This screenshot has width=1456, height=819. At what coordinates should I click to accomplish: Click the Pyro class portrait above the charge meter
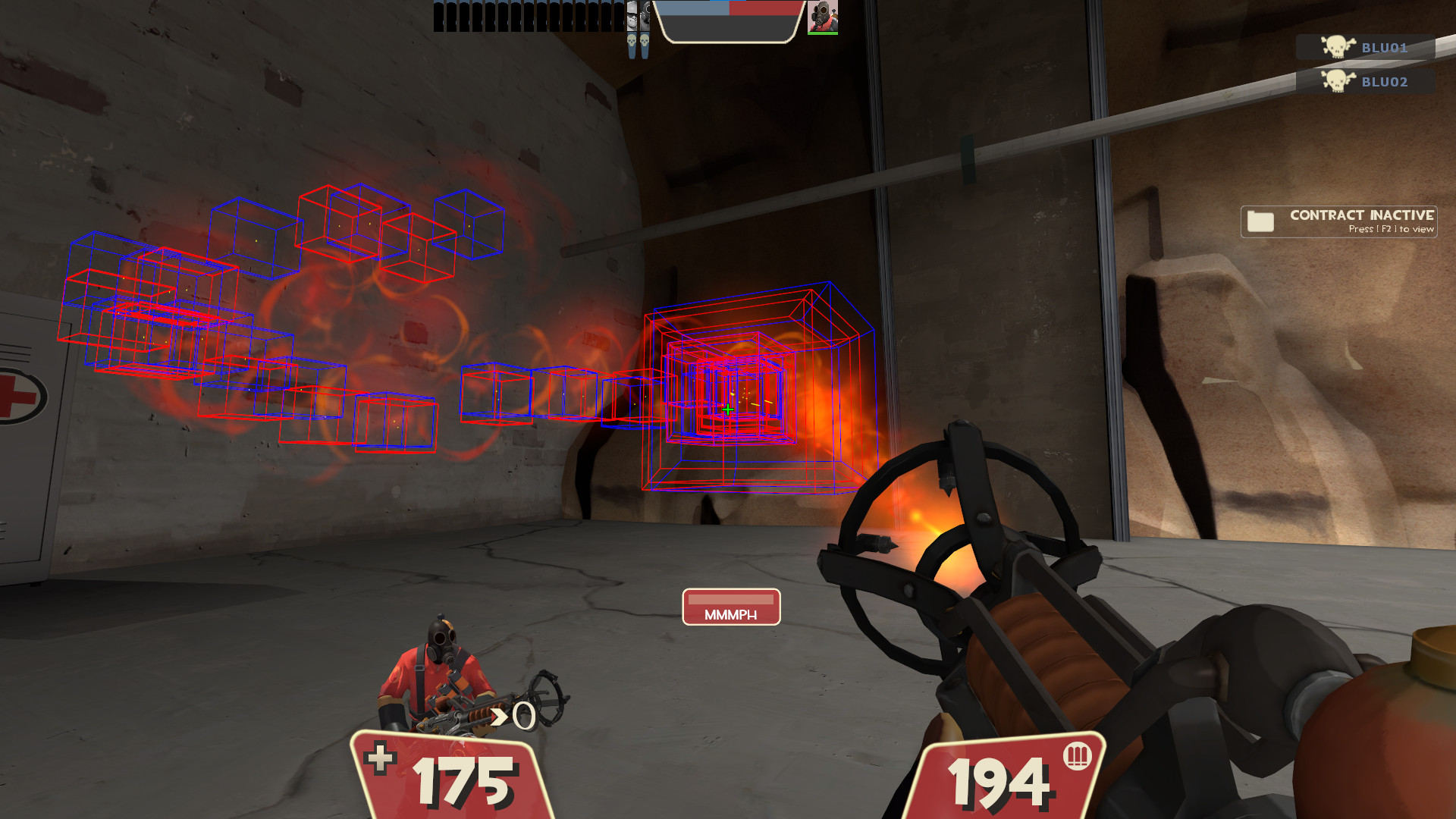pos(824,17)
